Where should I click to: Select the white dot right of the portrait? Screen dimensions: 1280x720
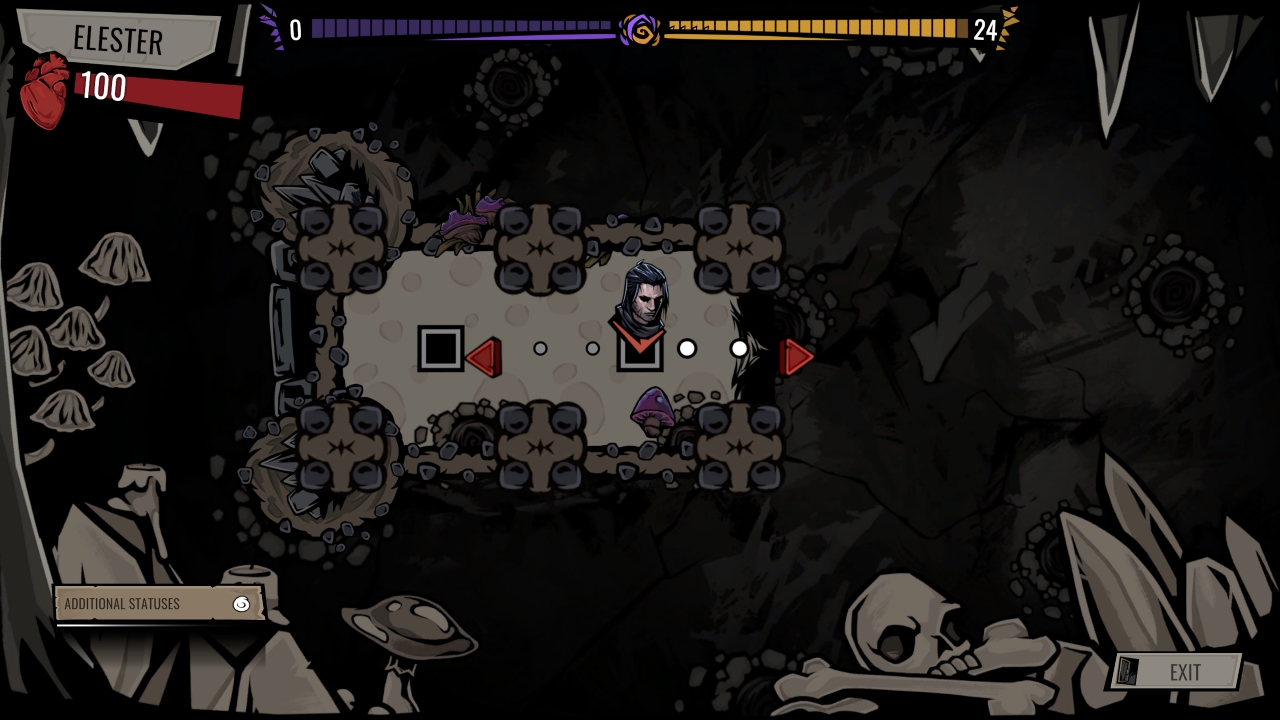pyautogui.click(x=686, y=349)
